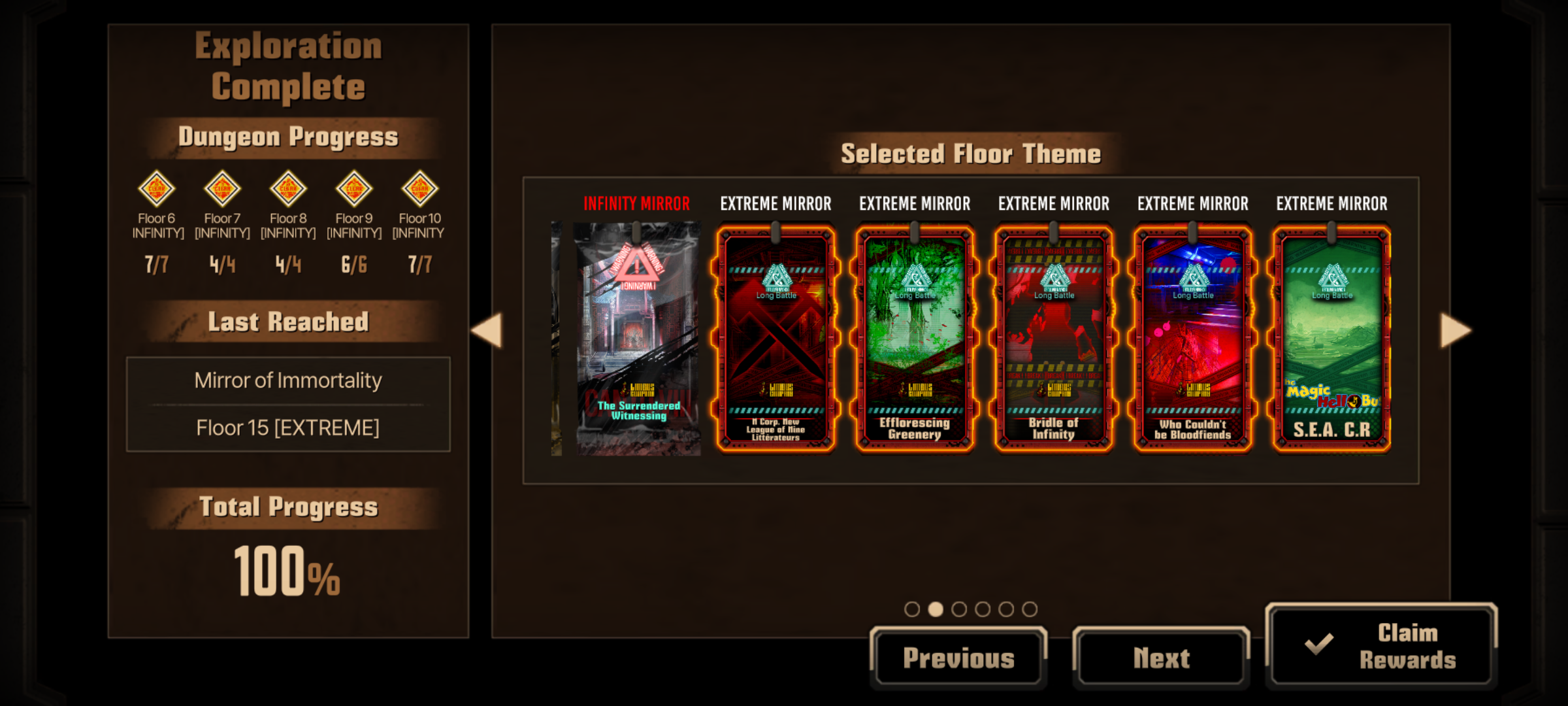This screenshot has width=1568, height=706.
Task: Pick the Effloresсing Greenery theme card
Action: 915,339
